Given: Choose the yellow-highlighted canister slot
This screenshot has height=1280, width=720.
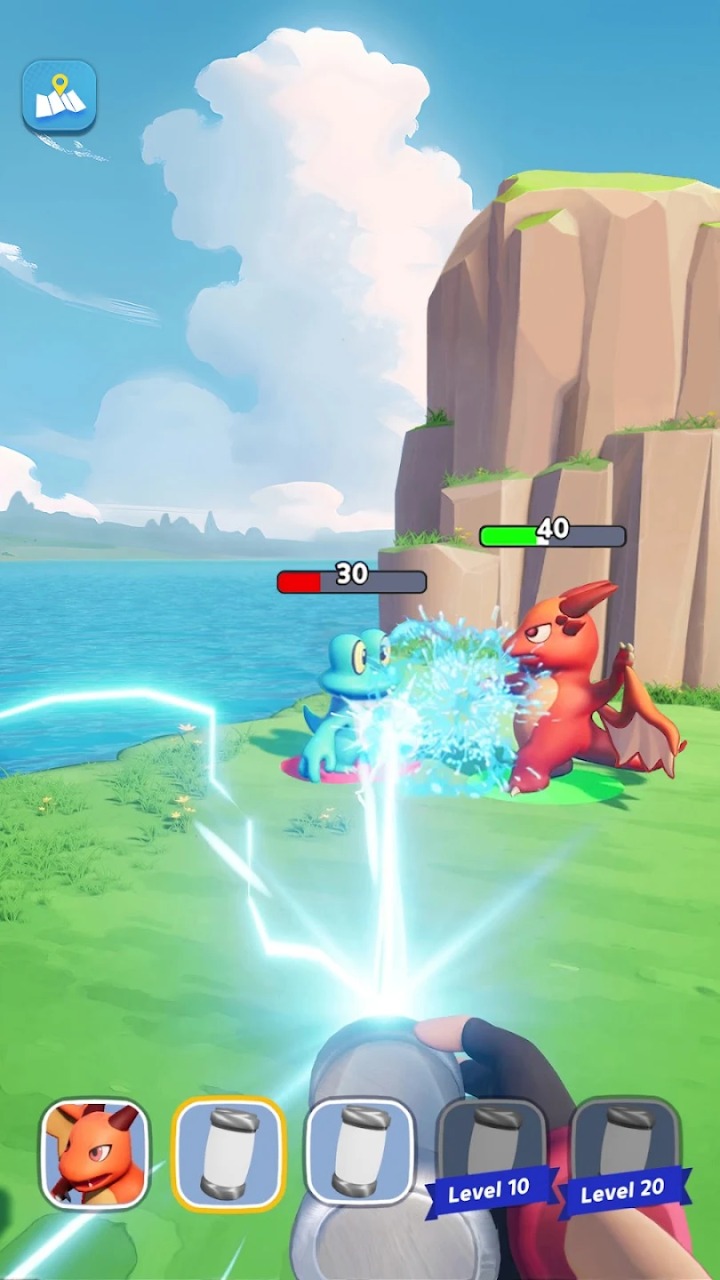Looking at the screenshot, I should (229, 1153).
